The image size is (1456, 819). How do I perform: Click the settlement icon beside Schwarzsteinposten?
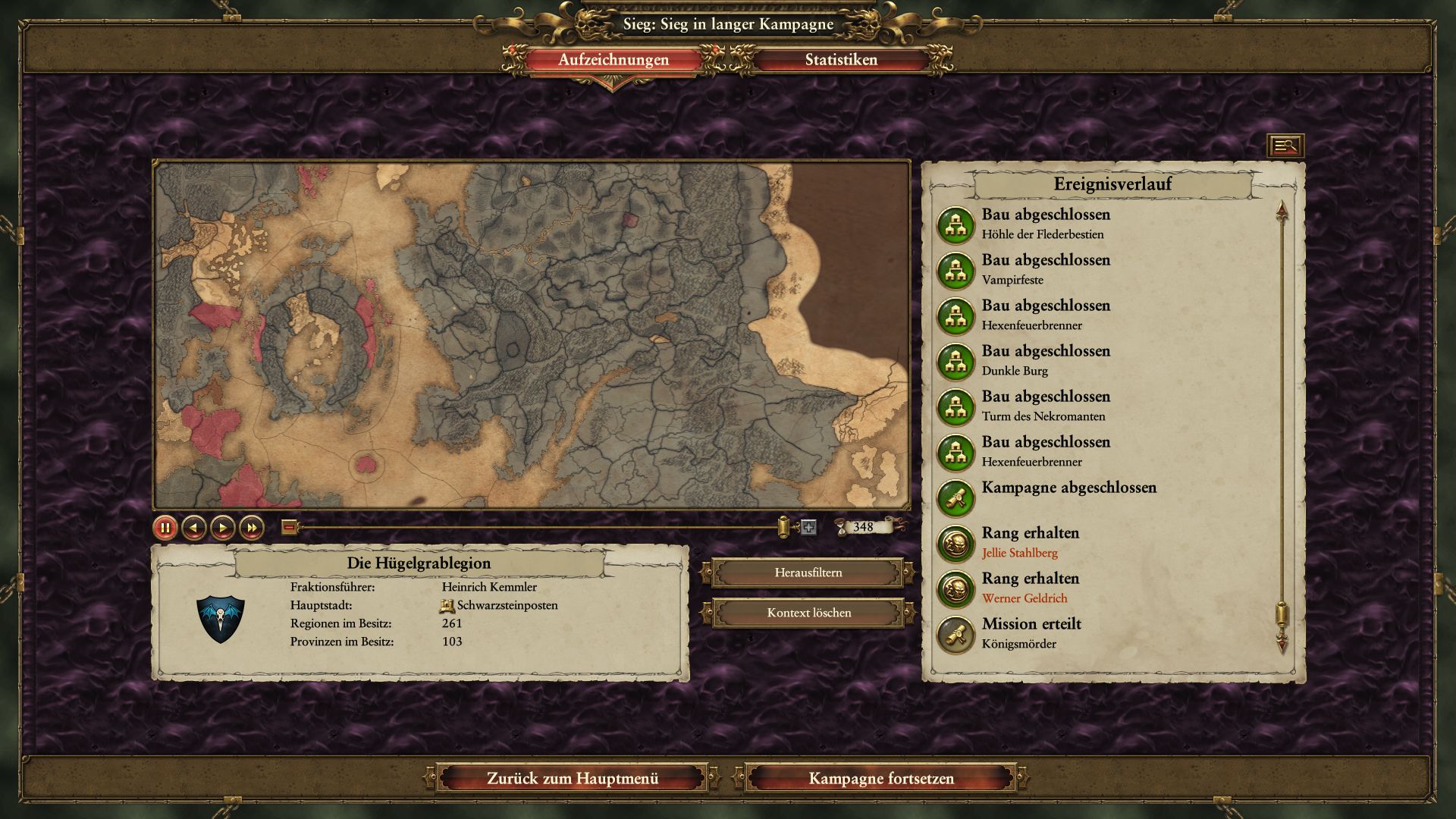coord(445,605)
